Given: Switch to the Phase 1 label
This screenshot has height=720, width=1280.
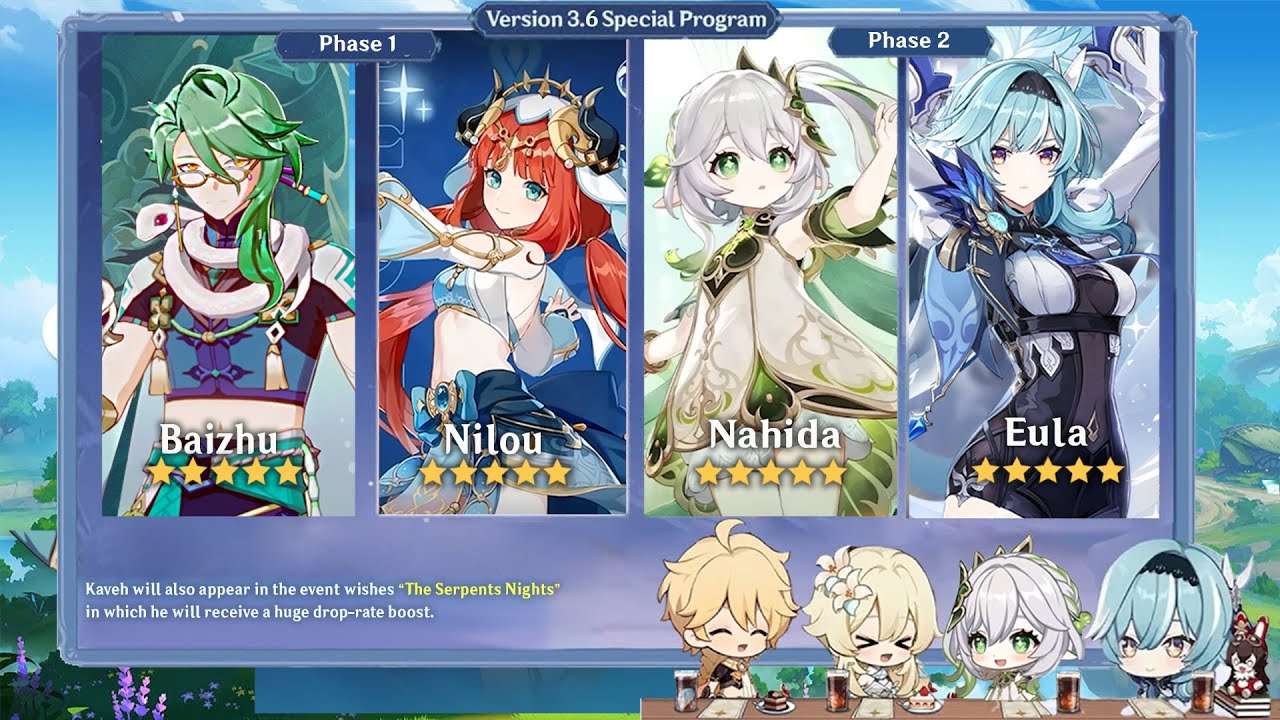Looking at the screenshot, I should coord(357,44).
